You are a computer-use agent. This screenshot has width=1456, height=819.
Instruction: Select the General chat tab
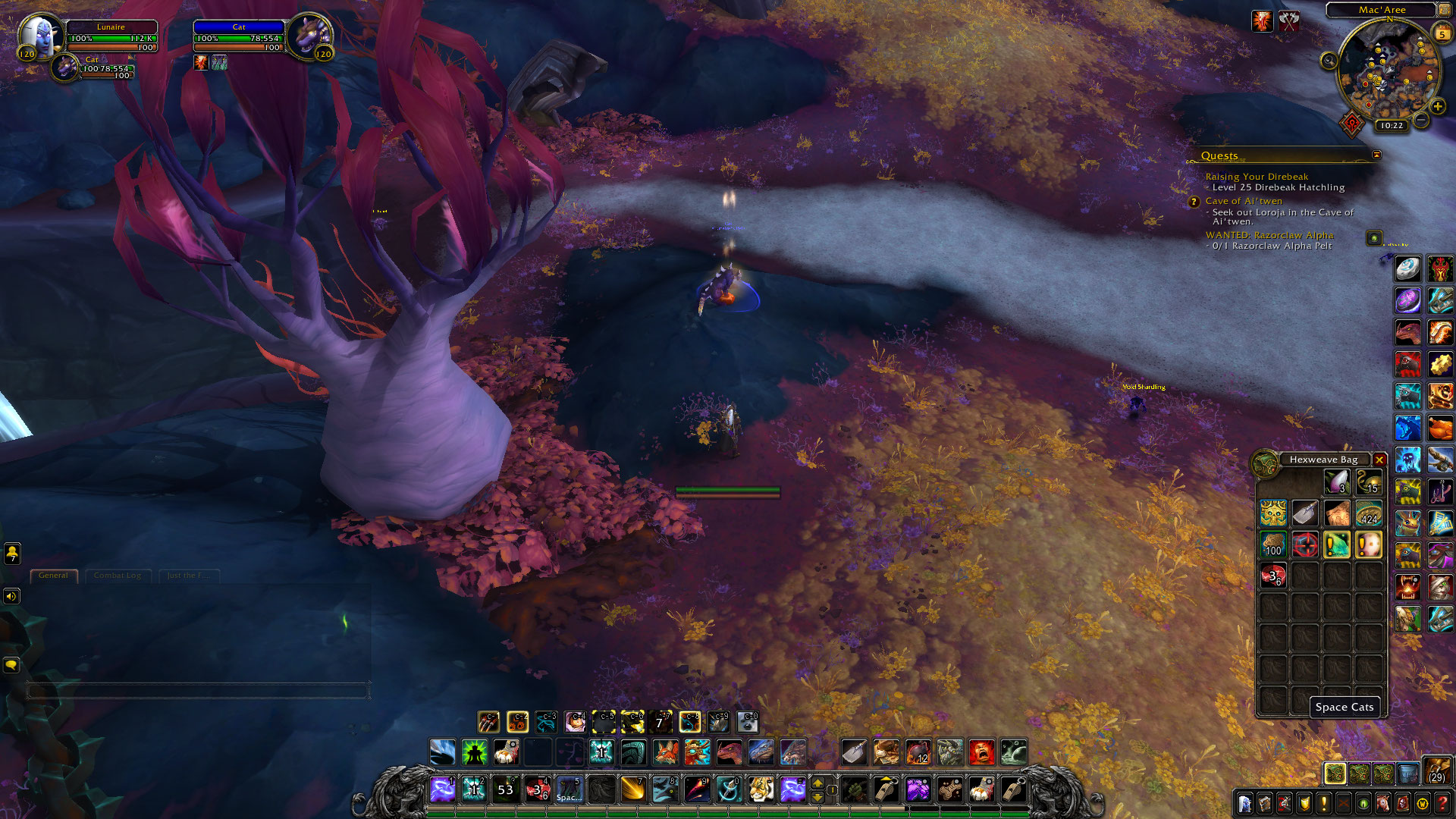[x=53, y=576]
